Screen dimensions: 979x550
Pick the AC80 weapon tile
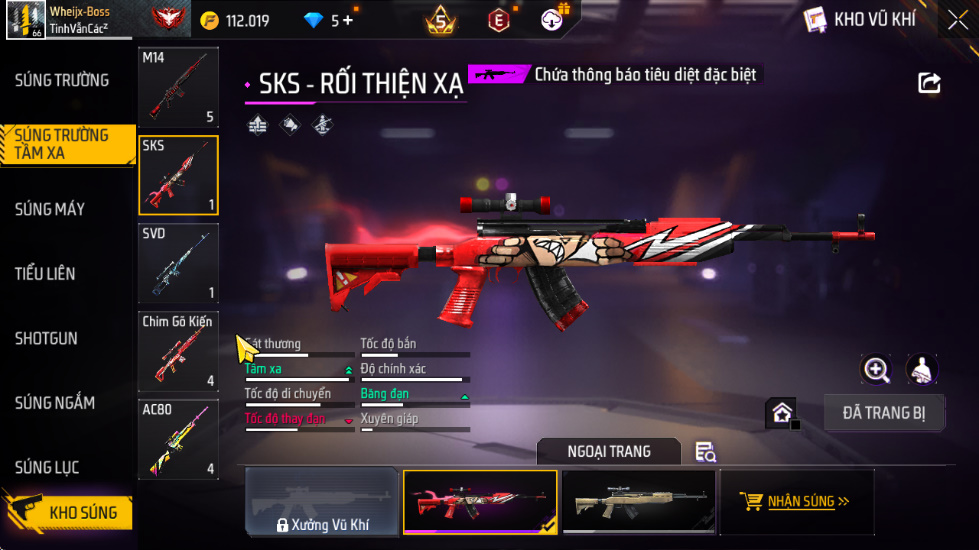[178, 439]
